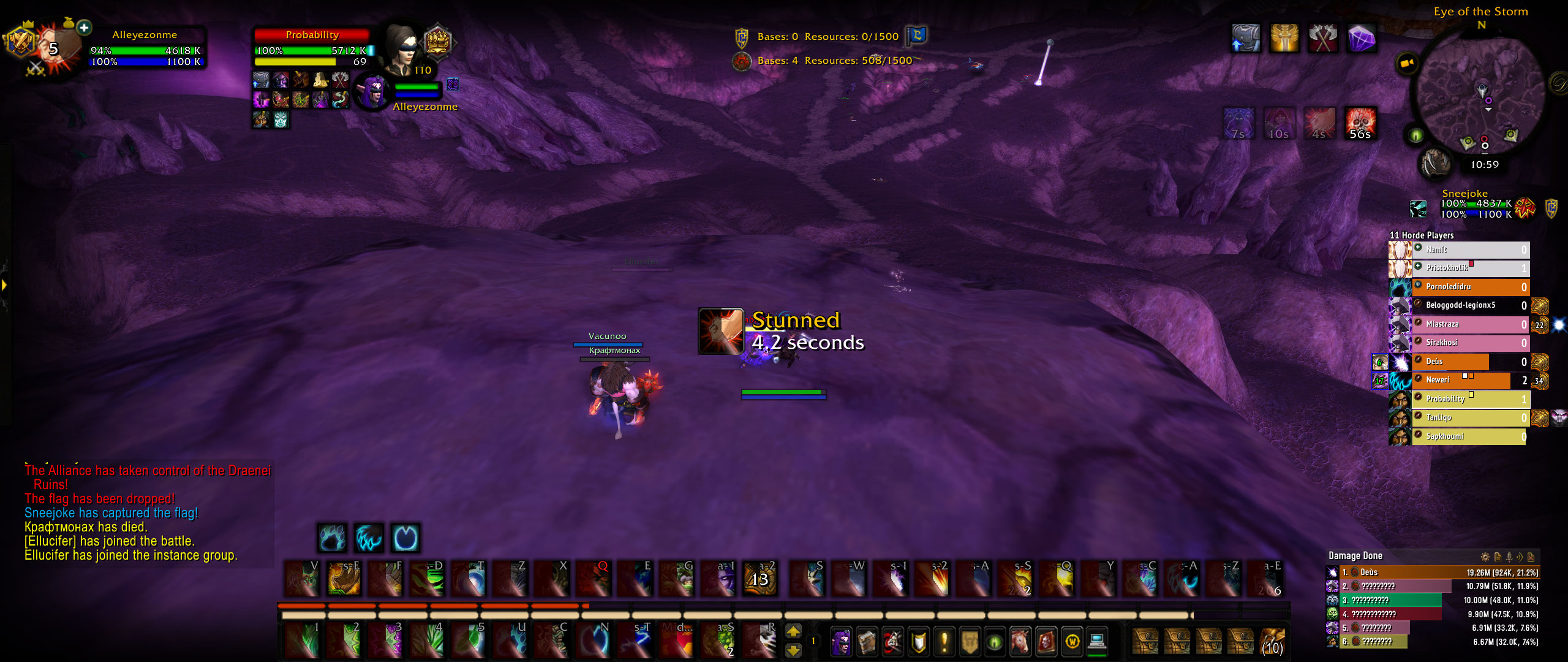Target enemy player Namit in the Horde list

1470,249
